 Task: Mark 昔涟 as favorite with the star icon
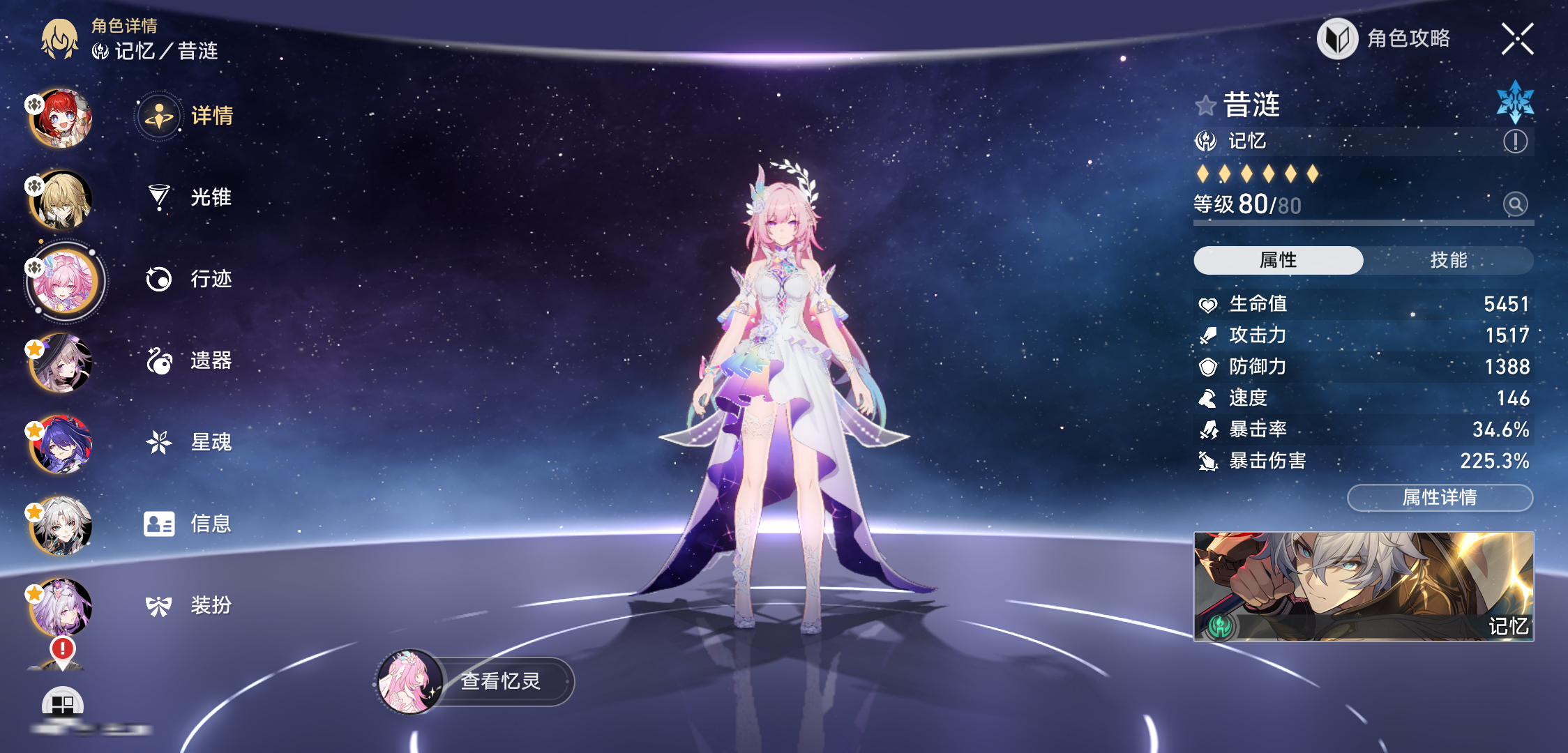(x=1205, y=106)
